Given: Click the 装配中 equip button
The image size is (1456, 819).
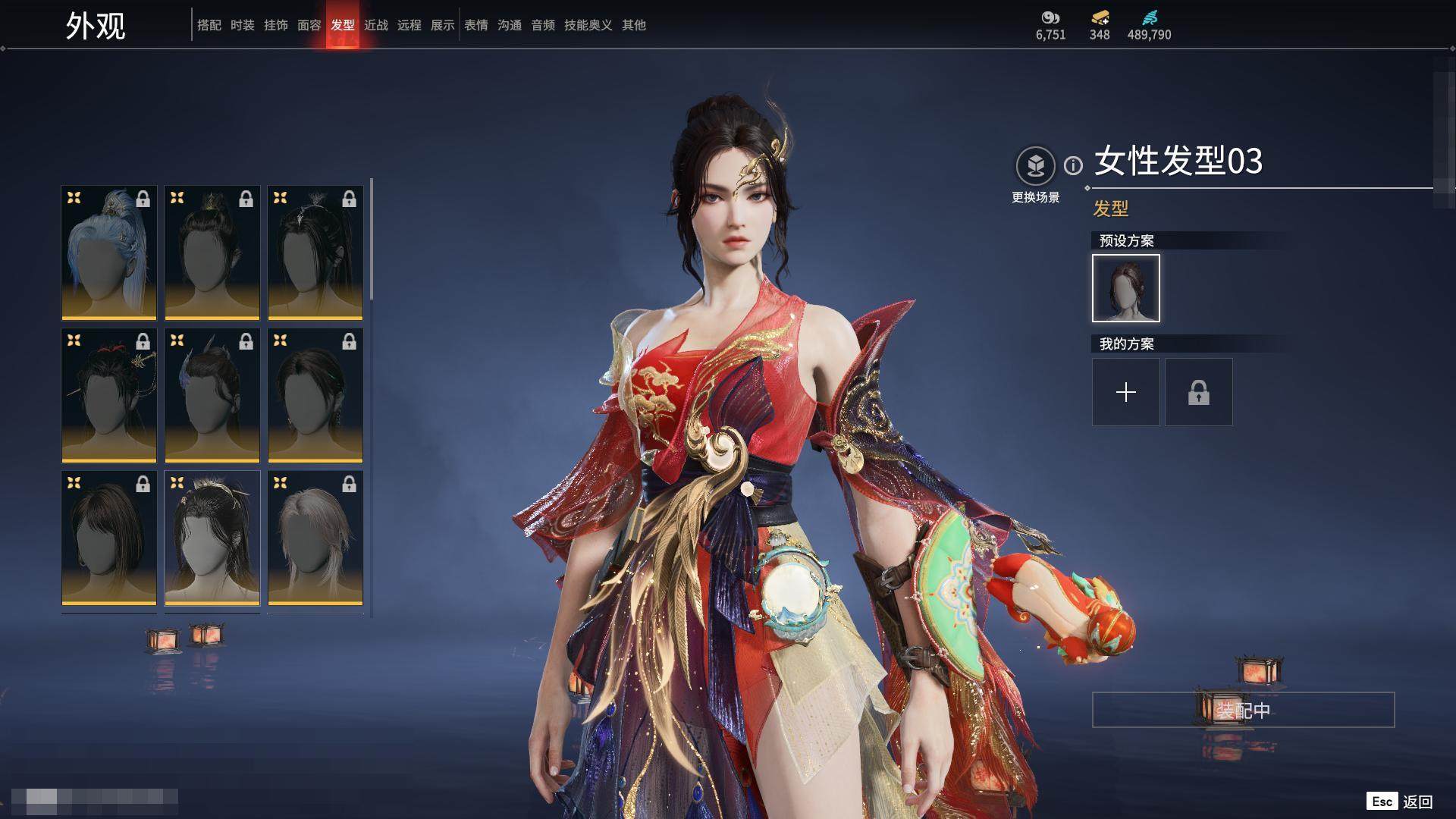Looking at the screenshot, I should 1243,710.
